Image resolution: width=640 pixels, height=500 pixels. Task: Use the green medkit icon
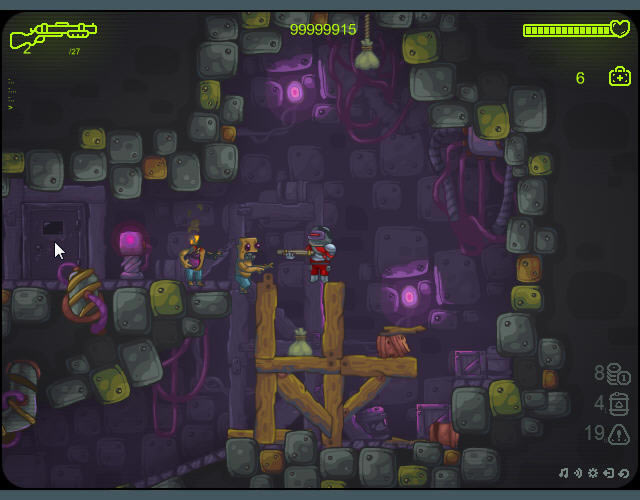pos(619,77)
